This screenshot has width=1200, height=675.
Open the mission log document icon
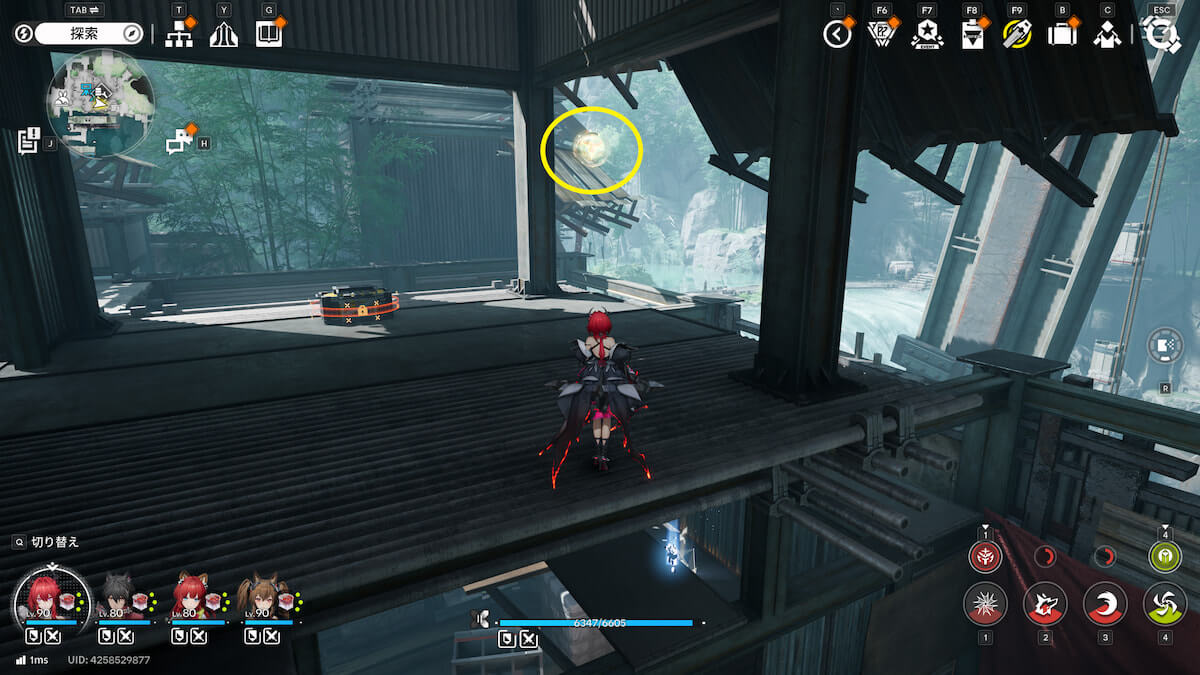coord(28,140)
